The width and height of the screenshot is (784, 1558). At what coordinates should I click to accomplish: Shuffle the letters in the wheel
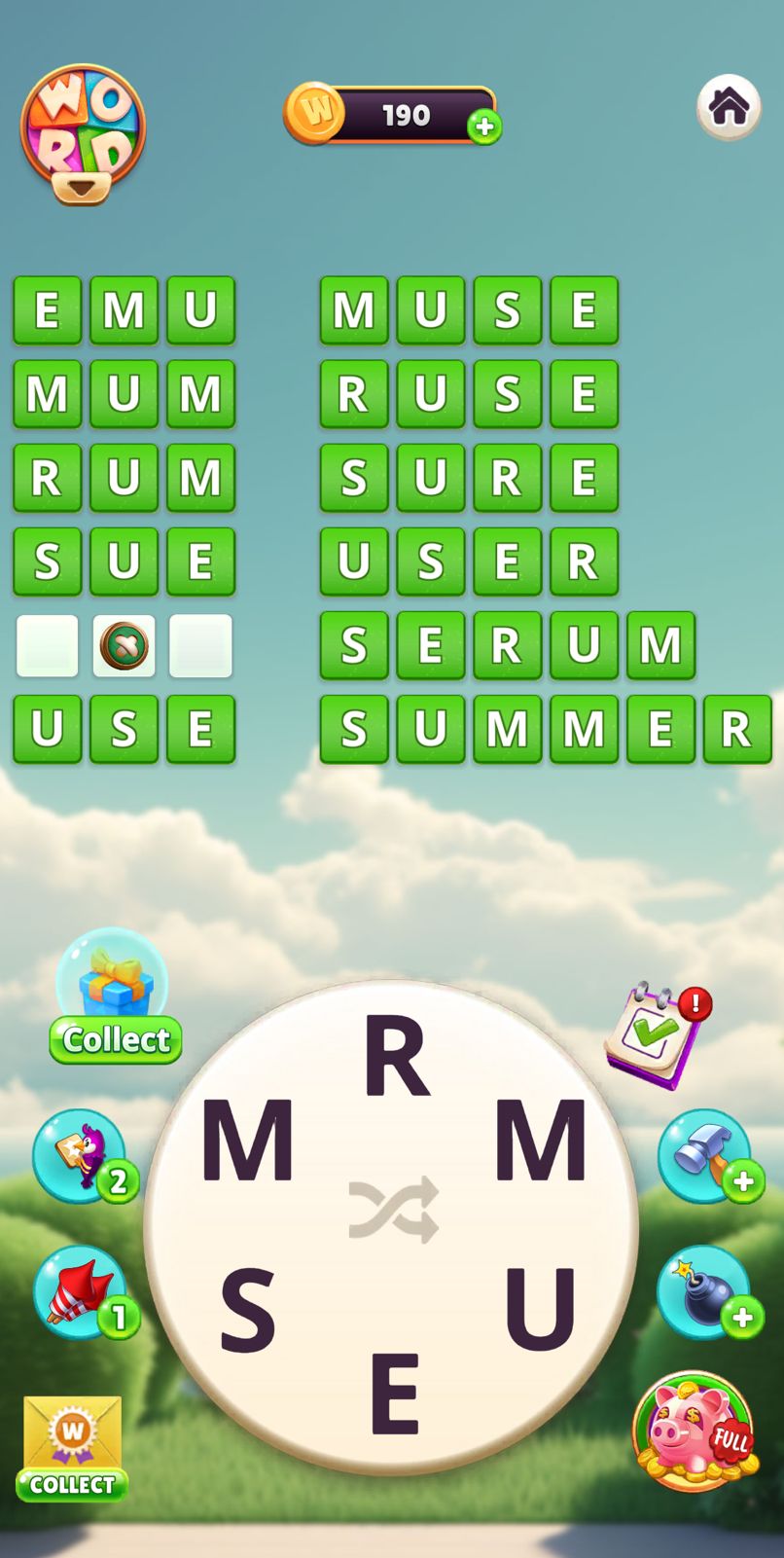(x=394, y=1210)
